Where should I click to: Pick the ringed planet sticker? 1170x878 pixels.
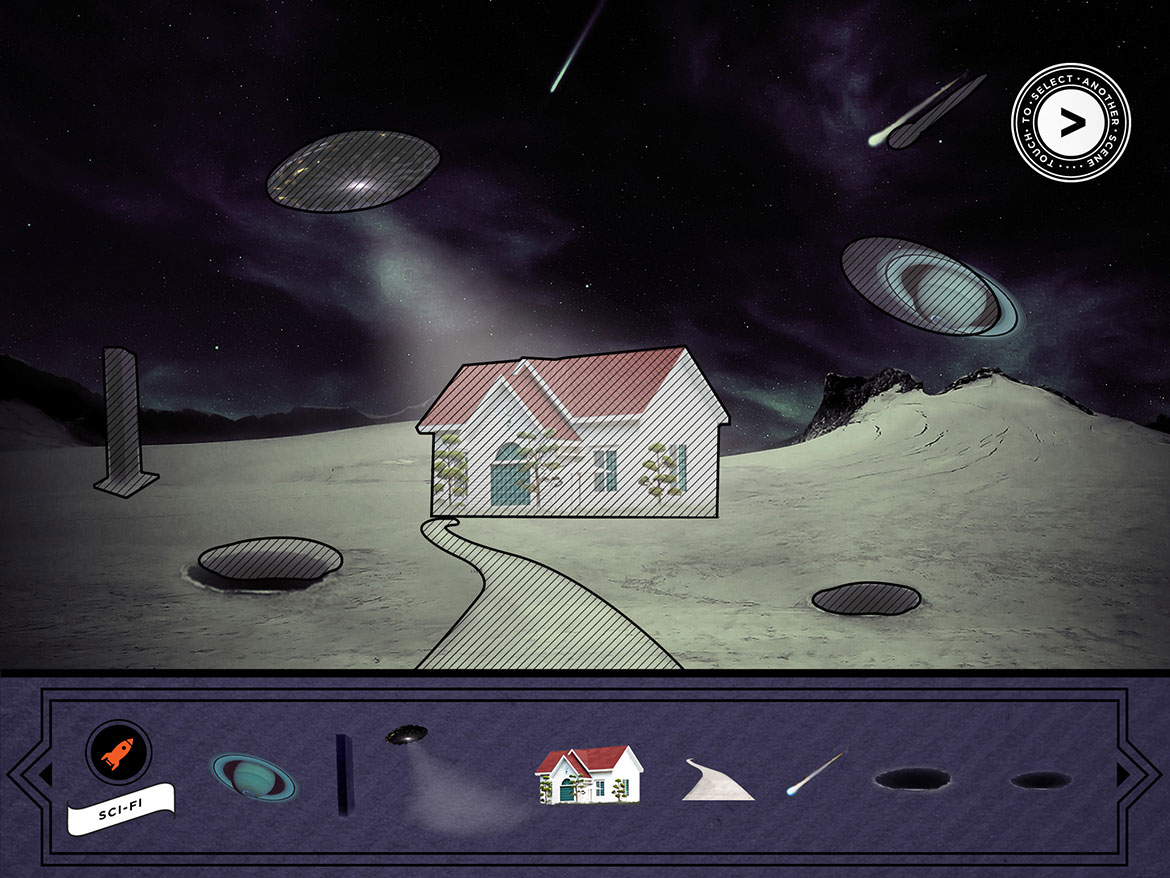click(x=253, y=777)
